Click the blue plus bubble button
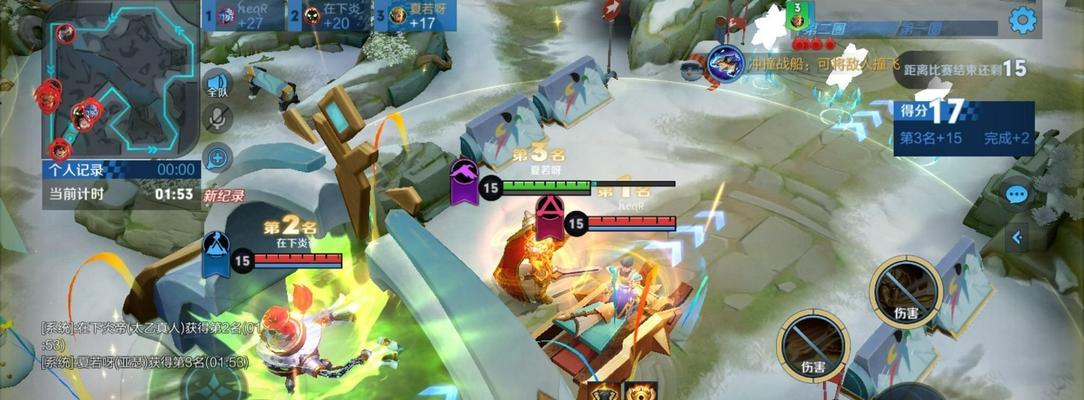Screen dimensions: 1084x400 [217, 157]
